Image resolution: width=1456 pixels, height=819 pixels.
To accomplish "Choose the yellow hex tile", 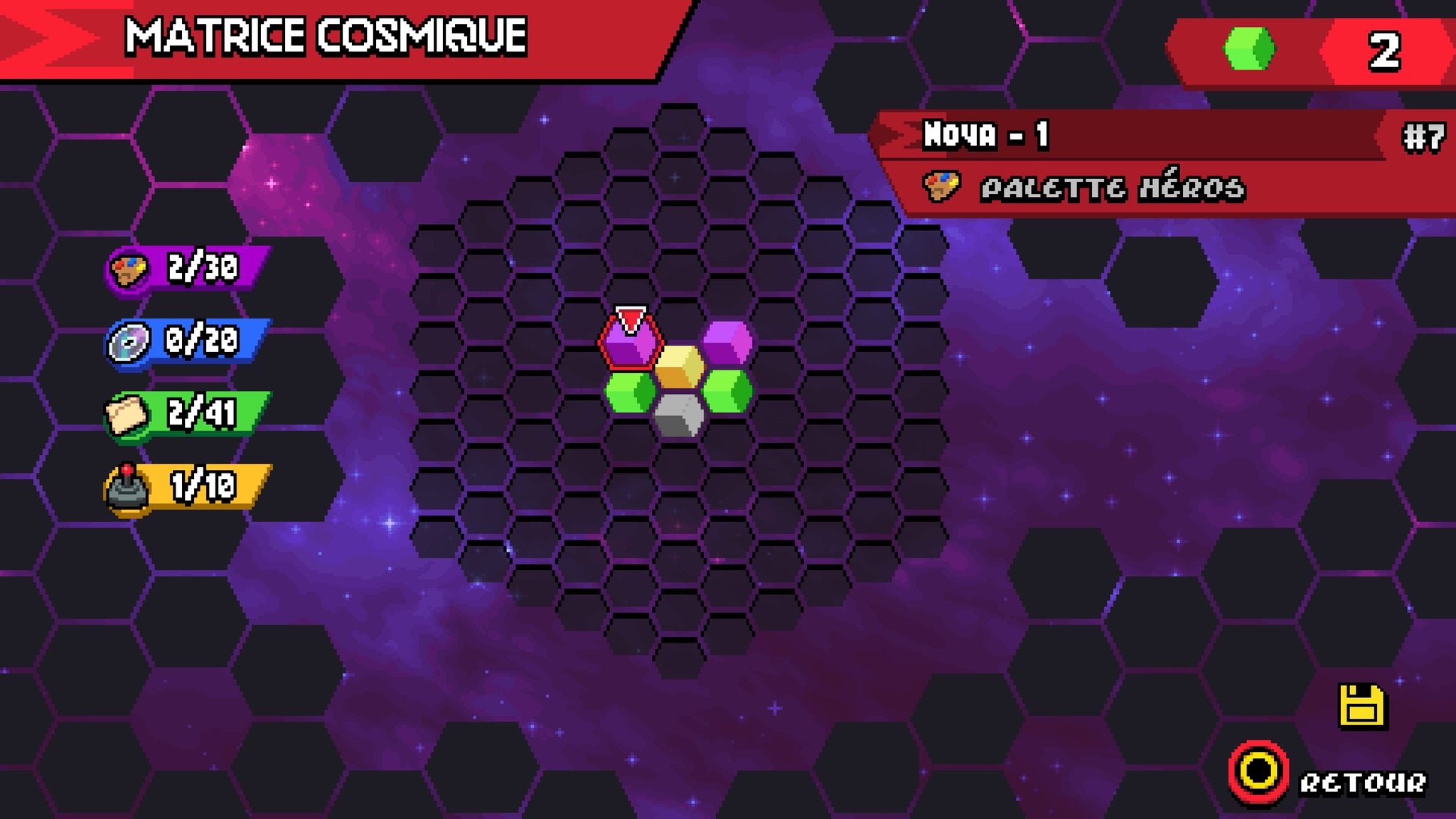I will [679, 367].
